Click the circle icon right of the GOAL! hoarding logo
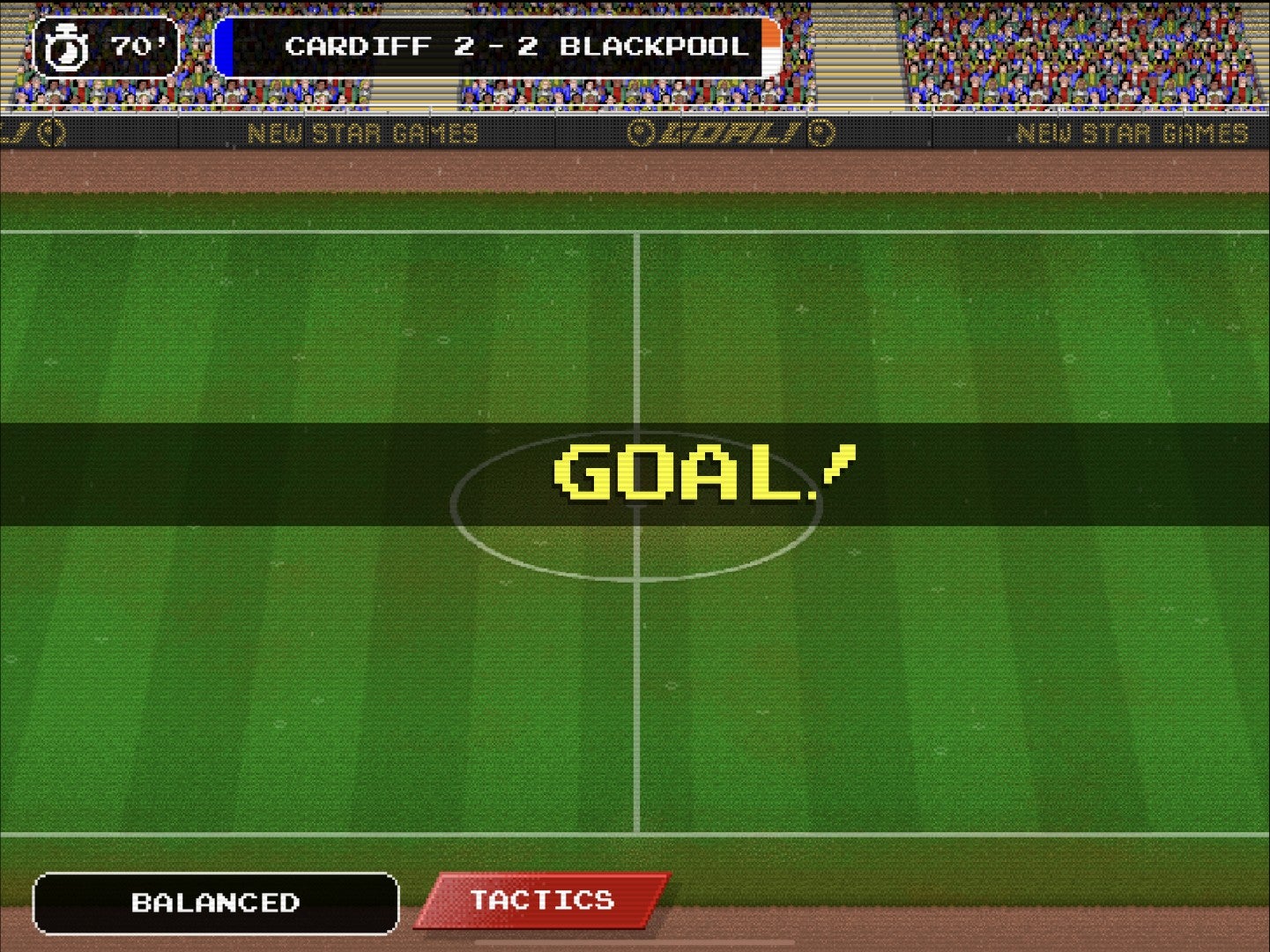This screenshot has width=1270, height=952. click(x=821, y=132)
